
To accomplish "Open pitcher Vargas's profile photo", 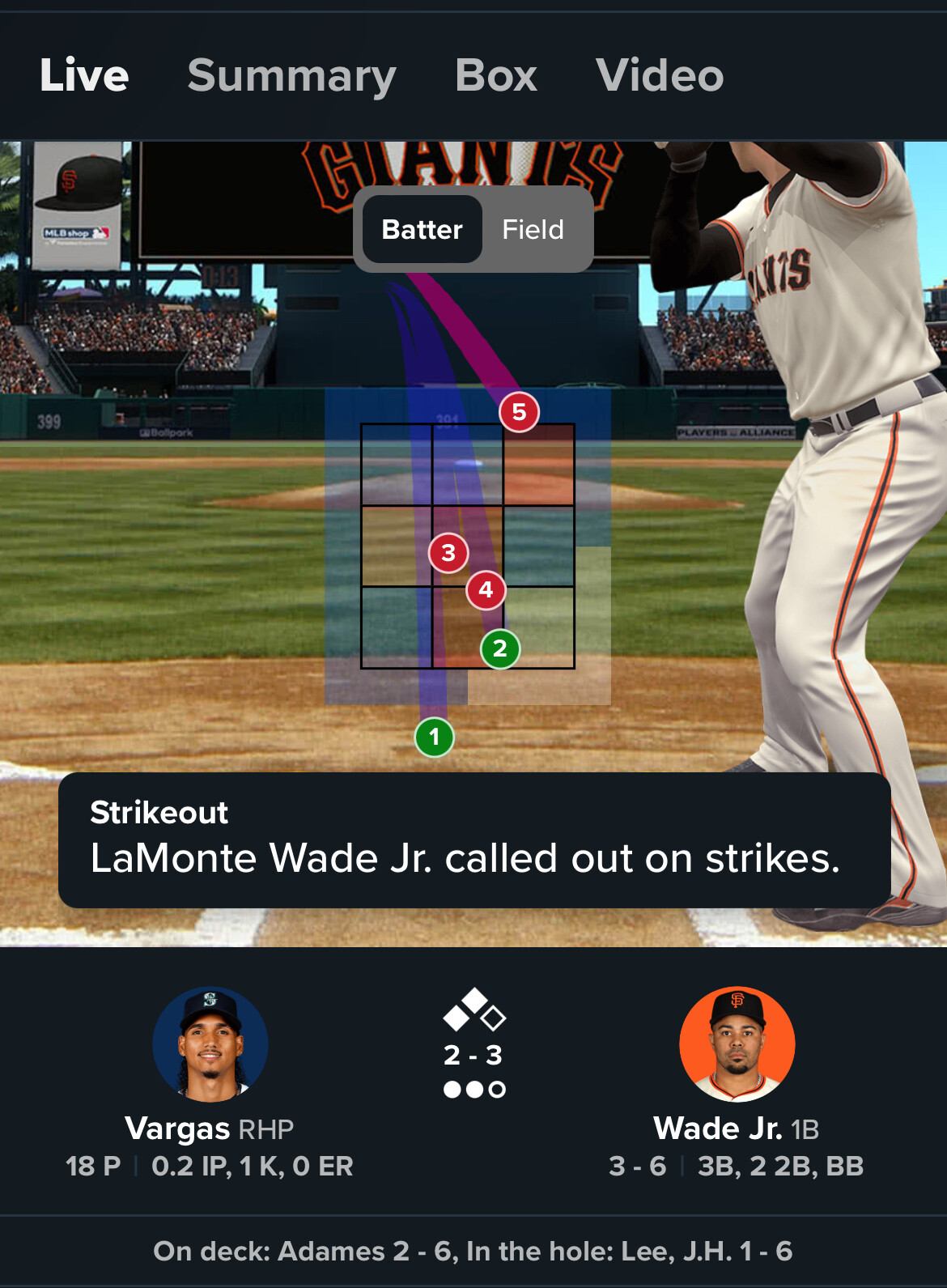I will (x=210, y=1044).
